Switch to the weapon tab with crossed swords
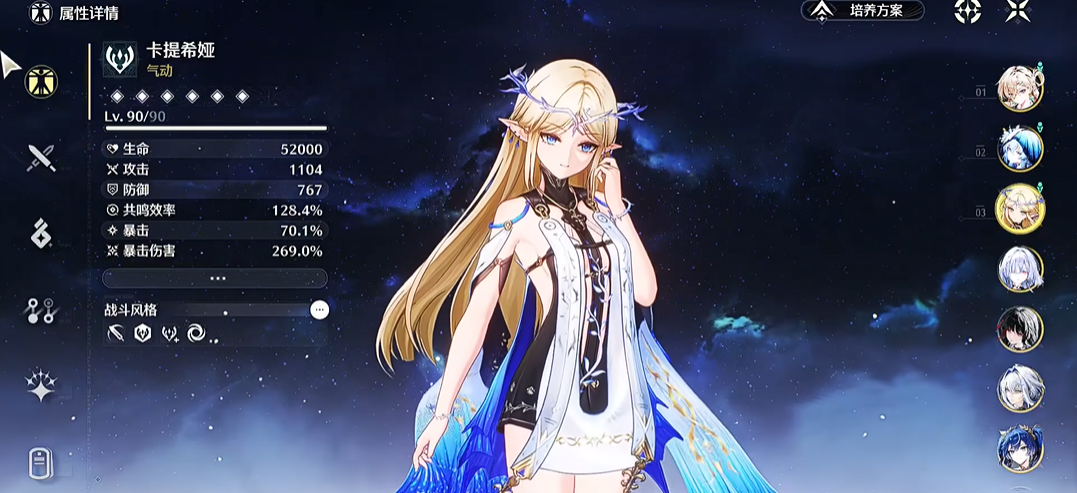 click(x=41, y=156)
